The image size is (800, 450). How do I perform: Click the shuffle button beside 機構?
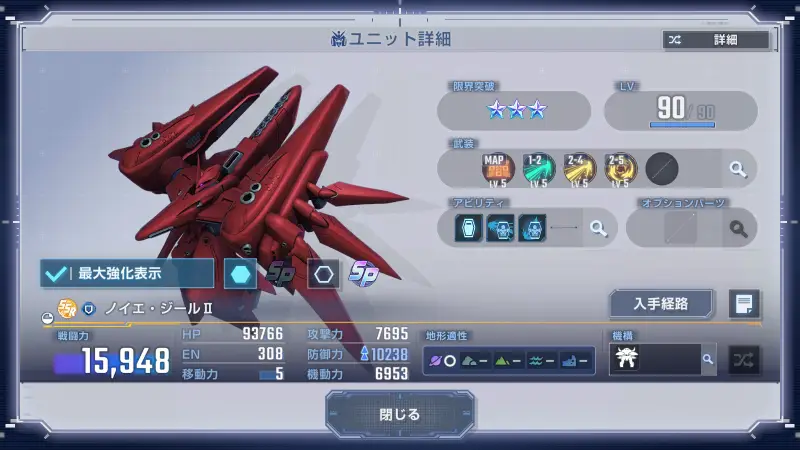click(744, 359)
